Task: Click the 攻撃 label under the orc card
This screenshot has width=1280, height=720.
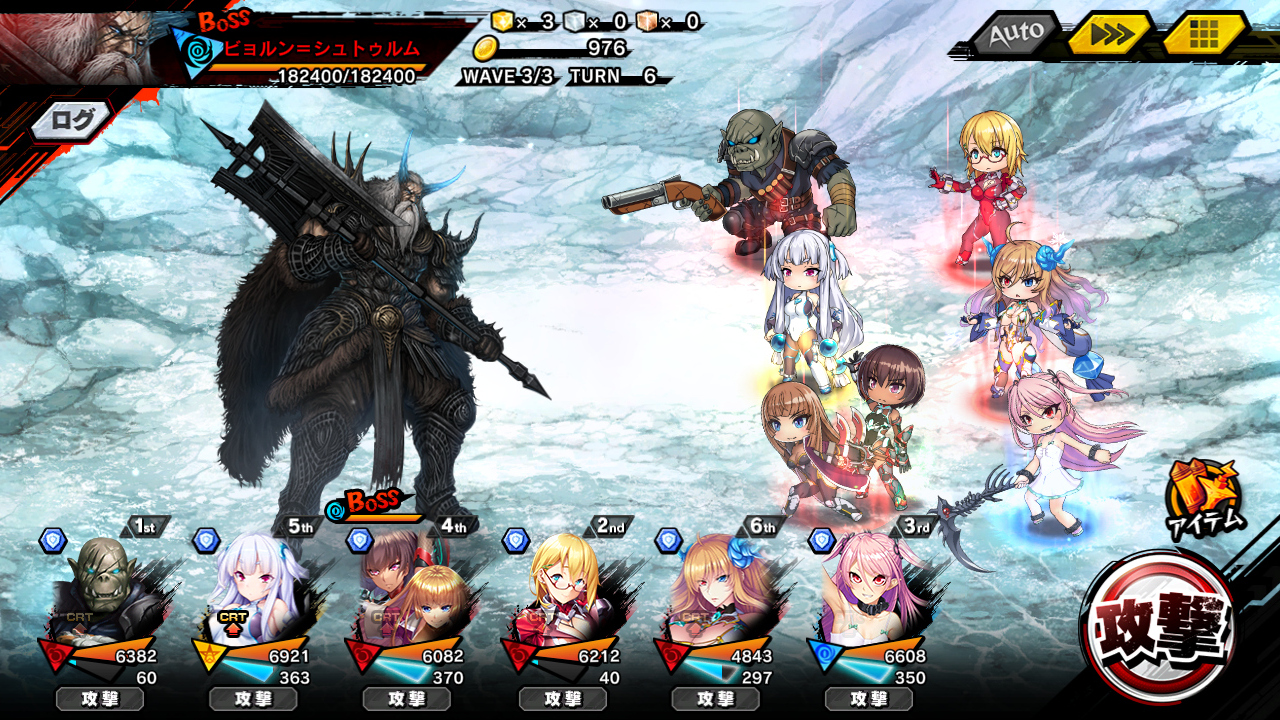Action: tap(100, 699)
